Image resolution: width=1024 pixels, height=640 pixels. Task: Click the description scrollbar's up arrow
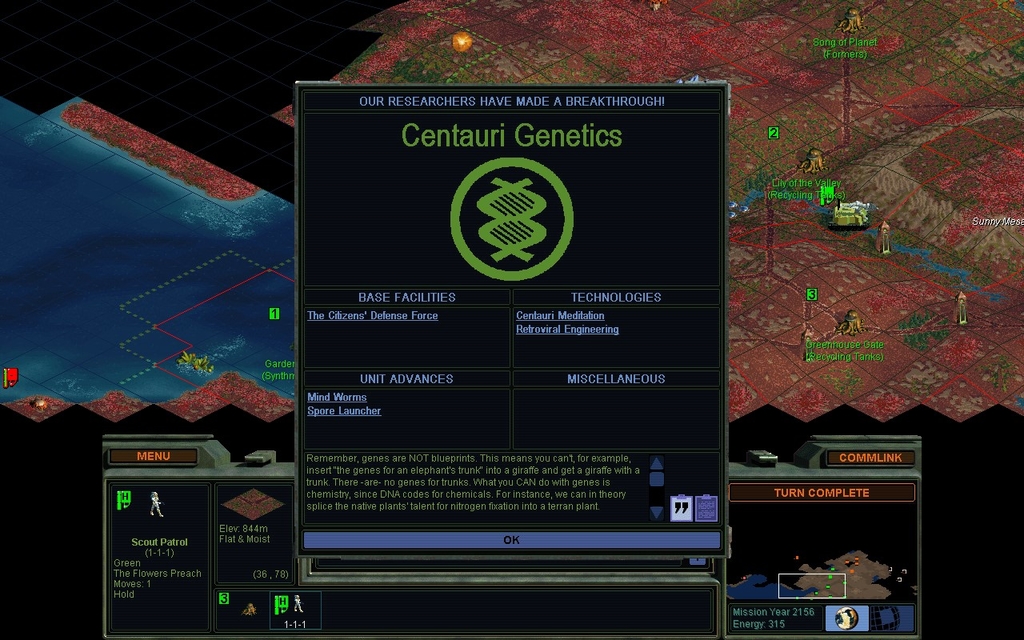pyautogui.click(x=657, y=463)
